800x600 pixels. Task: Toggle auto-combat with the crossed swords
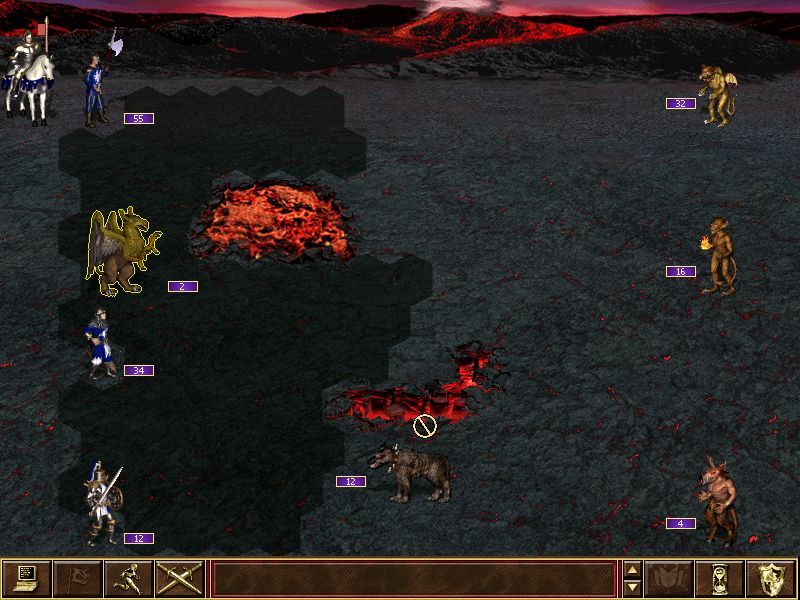point(180,578)
